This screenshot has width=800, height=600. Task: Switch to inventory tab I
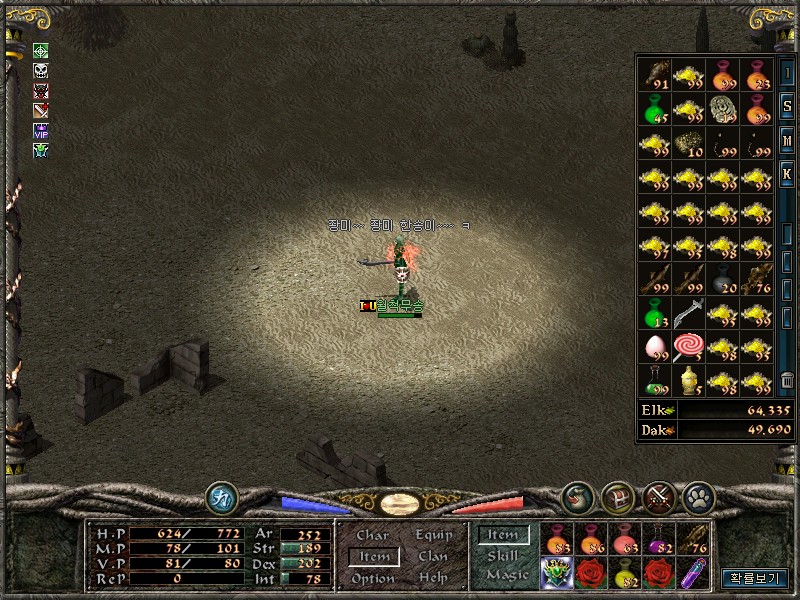787,74
